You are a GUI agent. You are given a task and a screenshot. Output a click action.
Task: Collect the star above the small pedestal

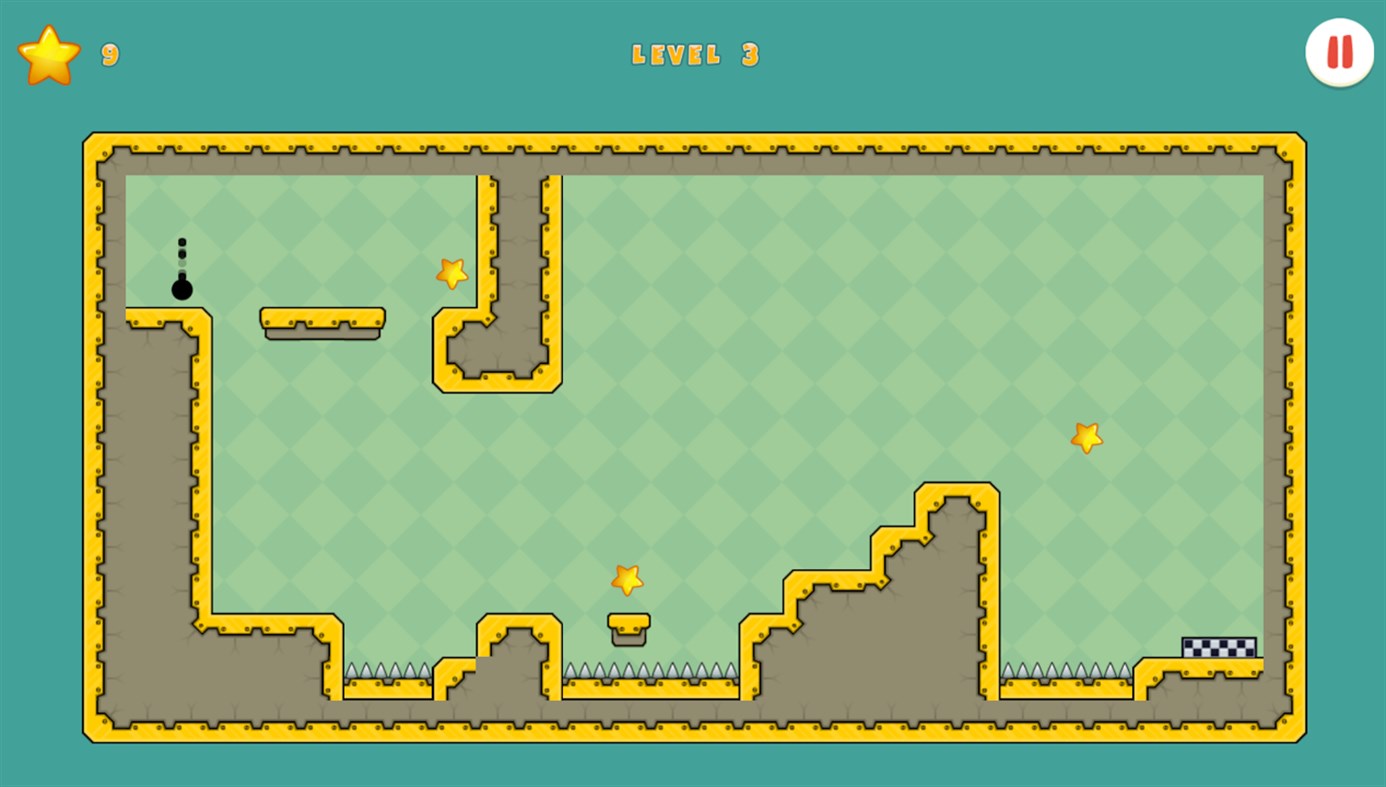coord(628,578)
